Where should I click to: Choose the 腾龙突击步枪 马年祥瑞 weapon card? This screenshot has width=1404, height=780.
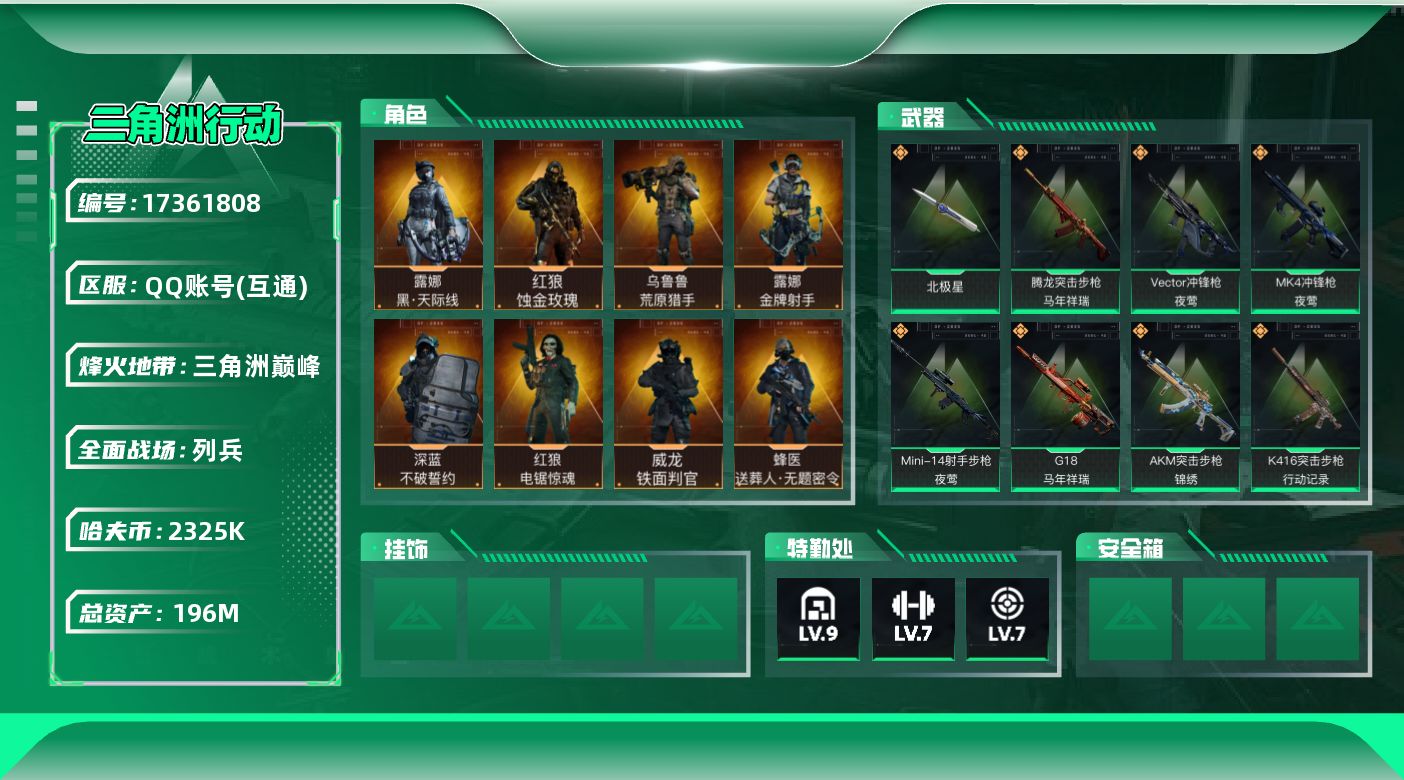pos(1065,227)
